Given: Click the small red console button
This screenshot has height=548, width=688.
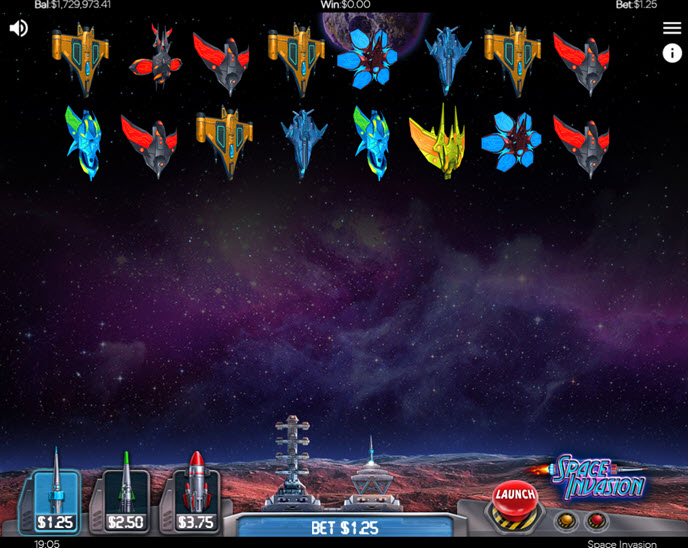Looking at the screenshot, I should coord(596,520).
